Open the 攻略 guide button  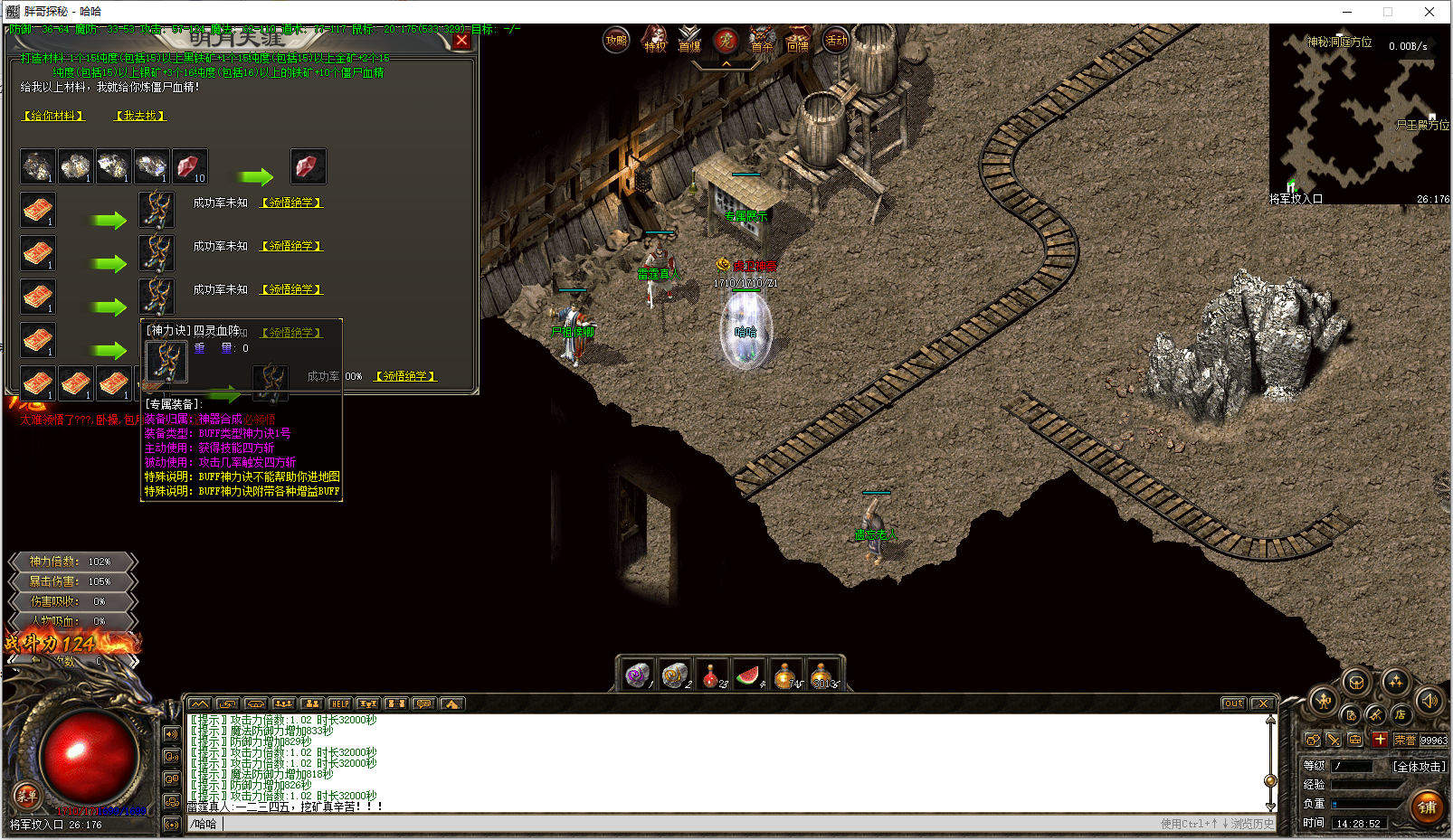tap(616, 41)
